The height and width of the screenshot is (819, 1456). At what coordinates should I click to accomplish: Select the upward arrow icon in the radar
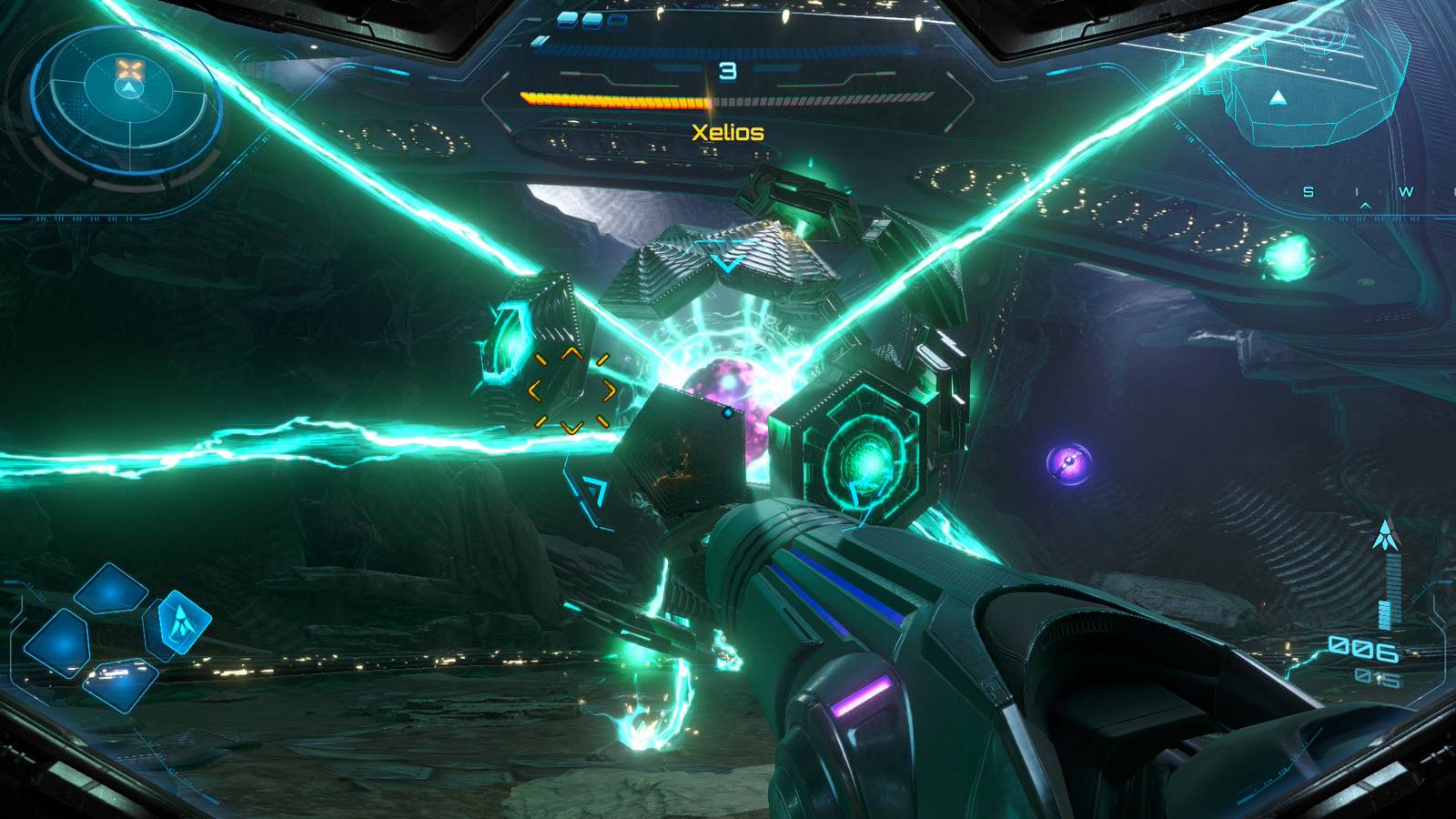130,89
